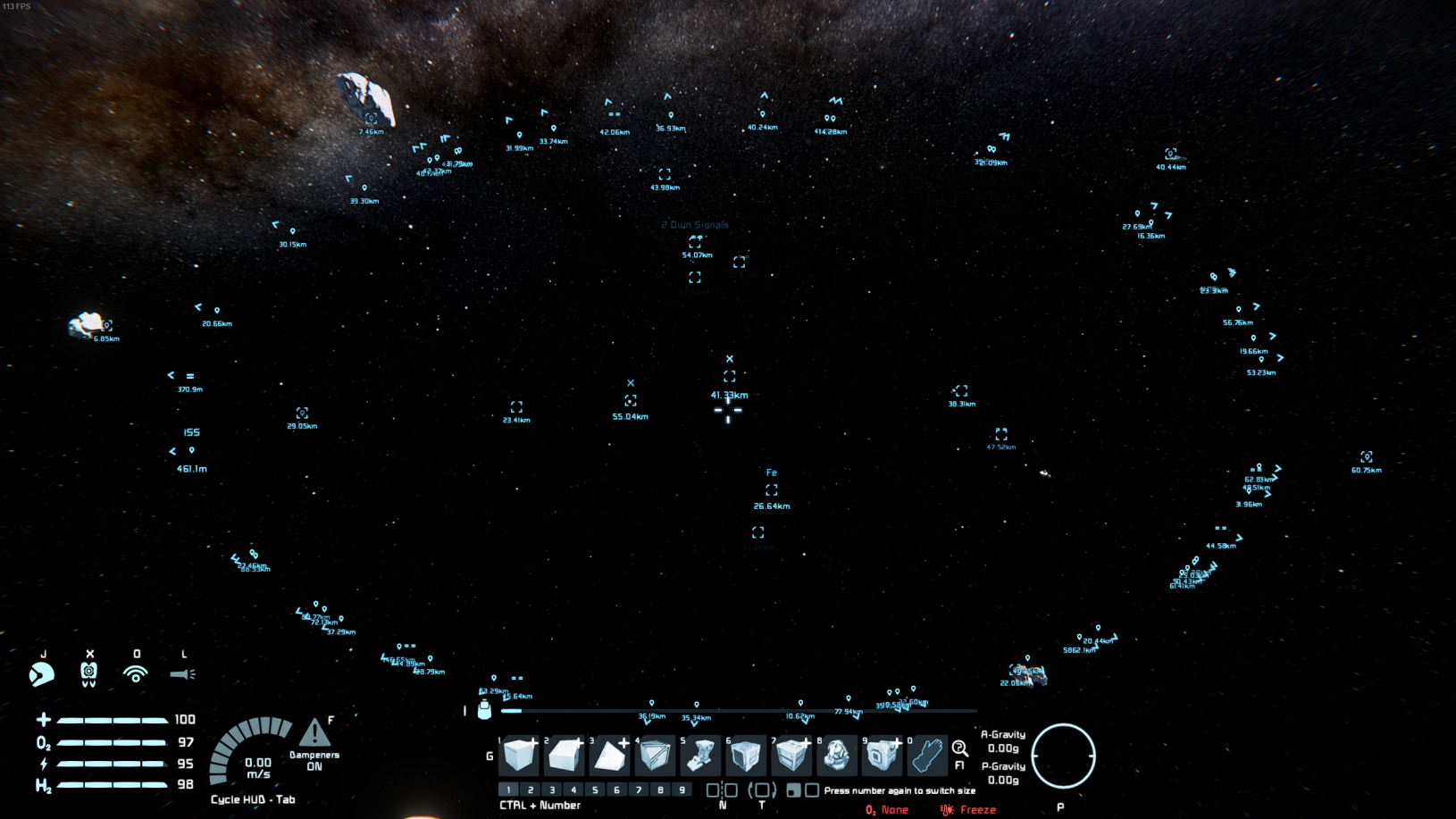This screenshot has width=1456, height=819.
Task: Select the empty hand glove slot
Action: (x=928, y=756)
